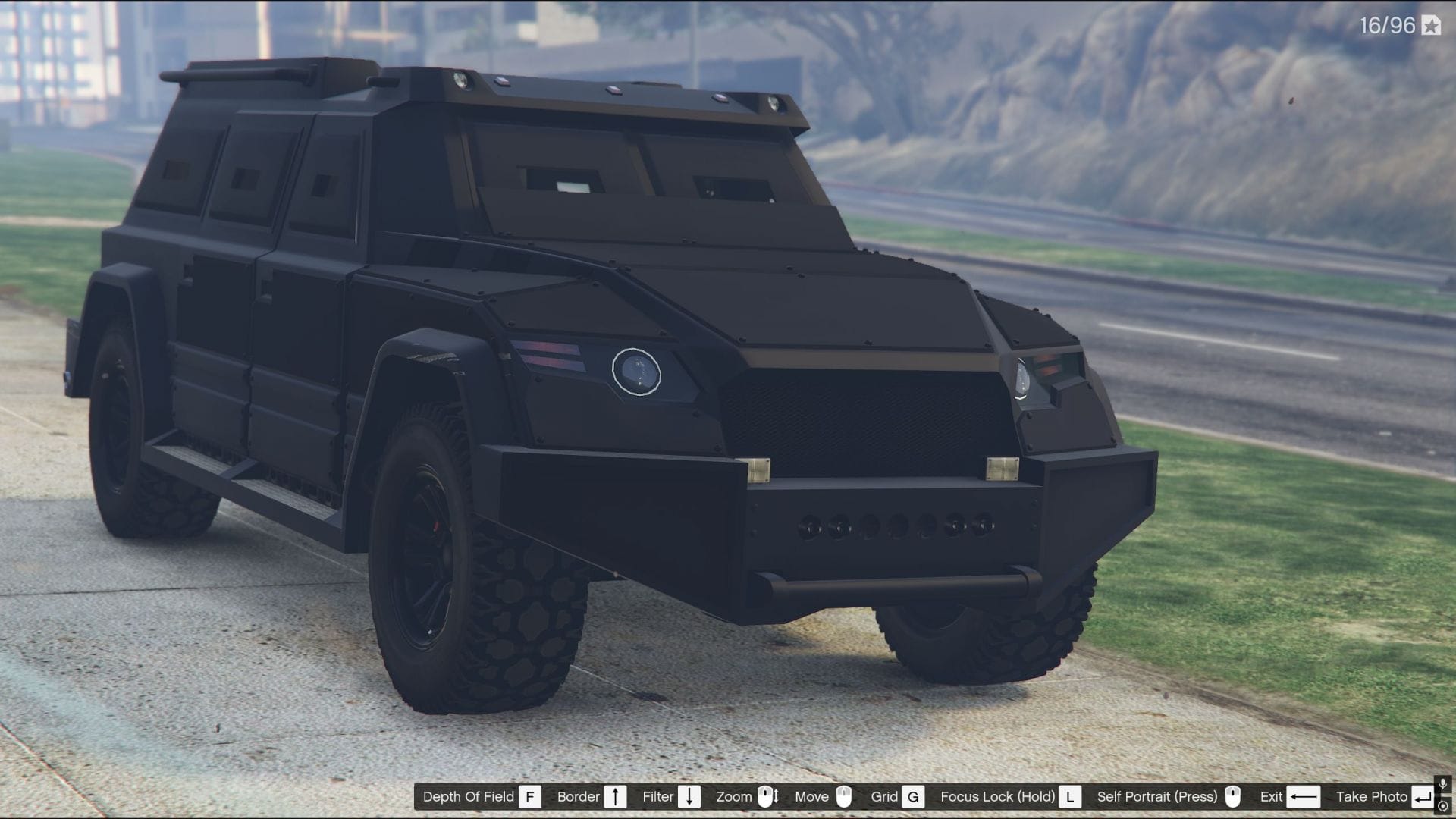Toggle Depth Of Field on
The height and width of the screenshot is (819, 1456).
coord(468,796)
